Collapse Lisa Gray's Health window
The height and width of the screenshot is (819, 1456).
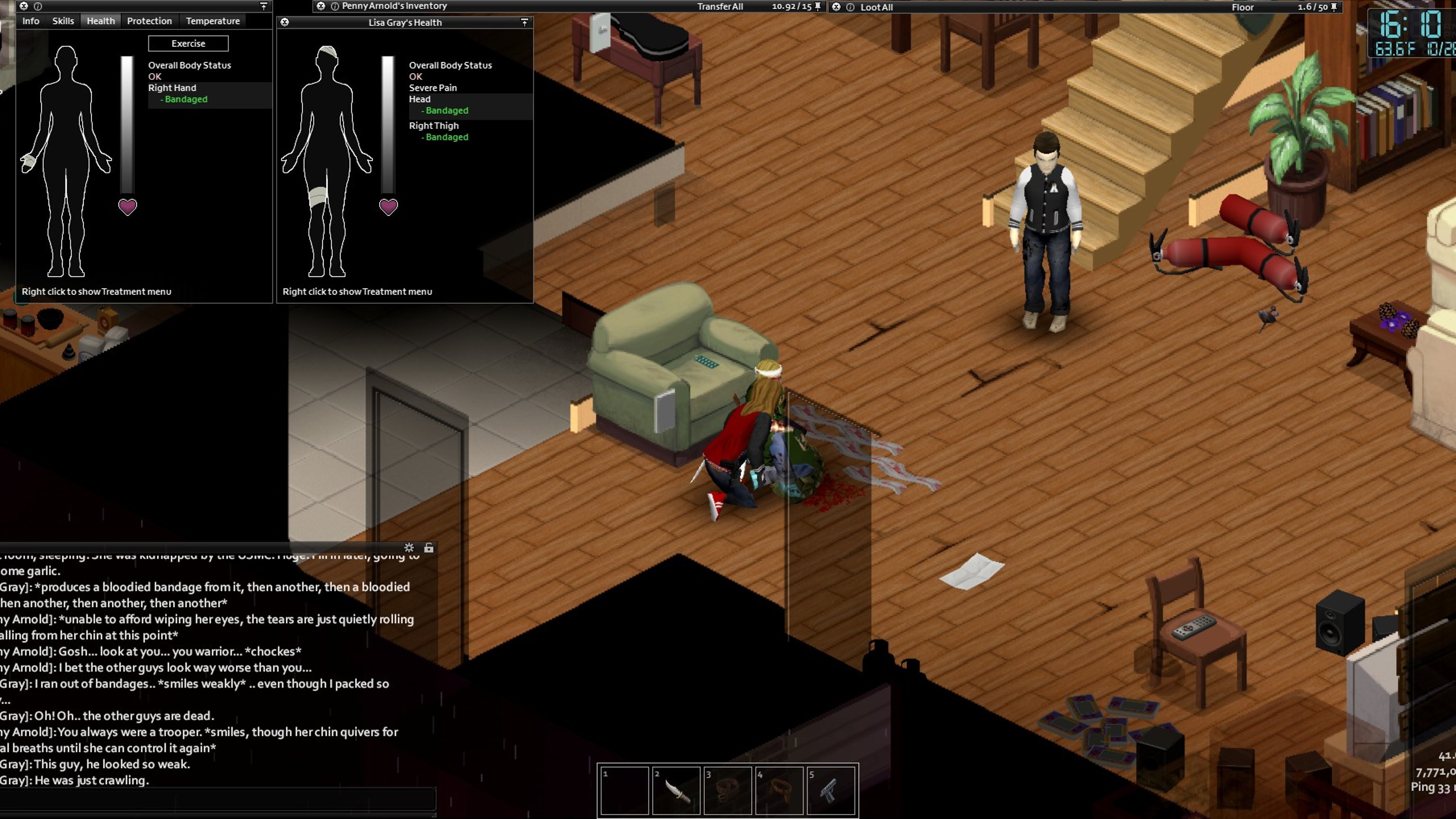[525, 22]
